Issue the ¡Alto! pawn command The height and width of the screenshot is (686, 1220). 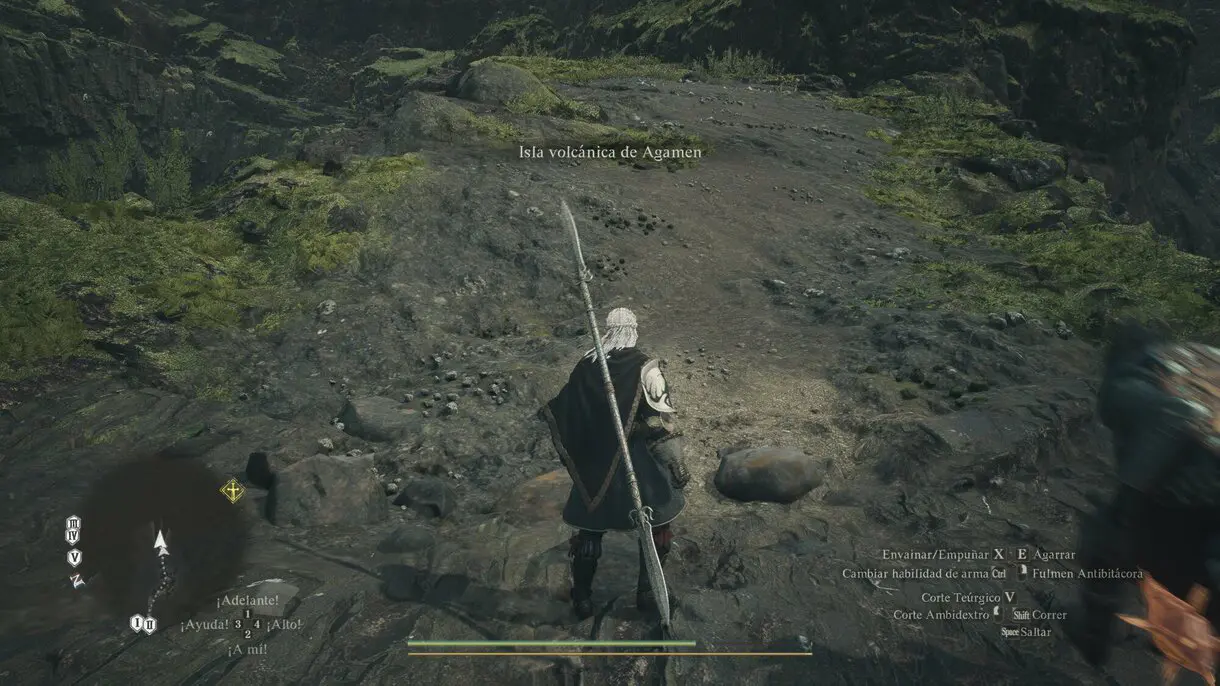tap(285, 625)
